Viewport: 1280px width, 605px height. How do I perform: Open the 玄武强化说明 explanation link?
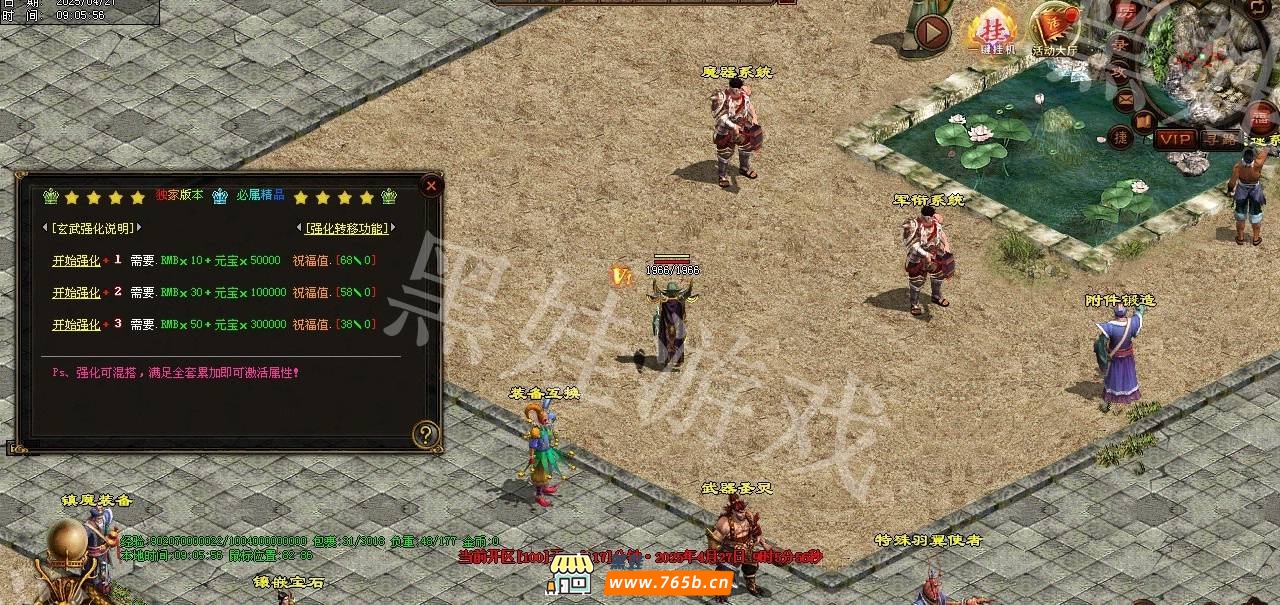pyautogui.click(x=92, y=228)
